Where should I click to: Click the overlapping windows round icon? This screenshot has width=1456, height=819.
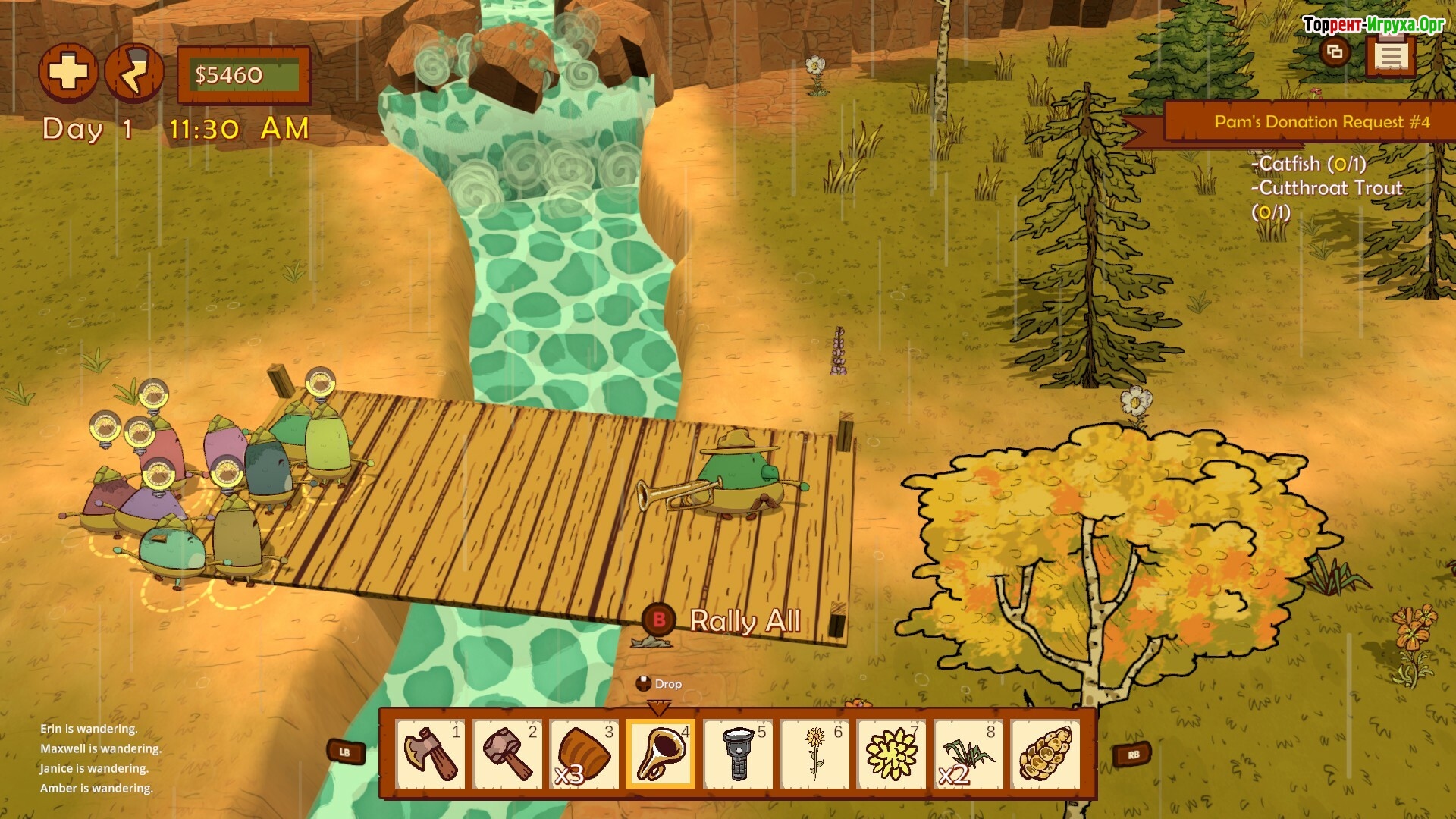[x=1335, y=52]
